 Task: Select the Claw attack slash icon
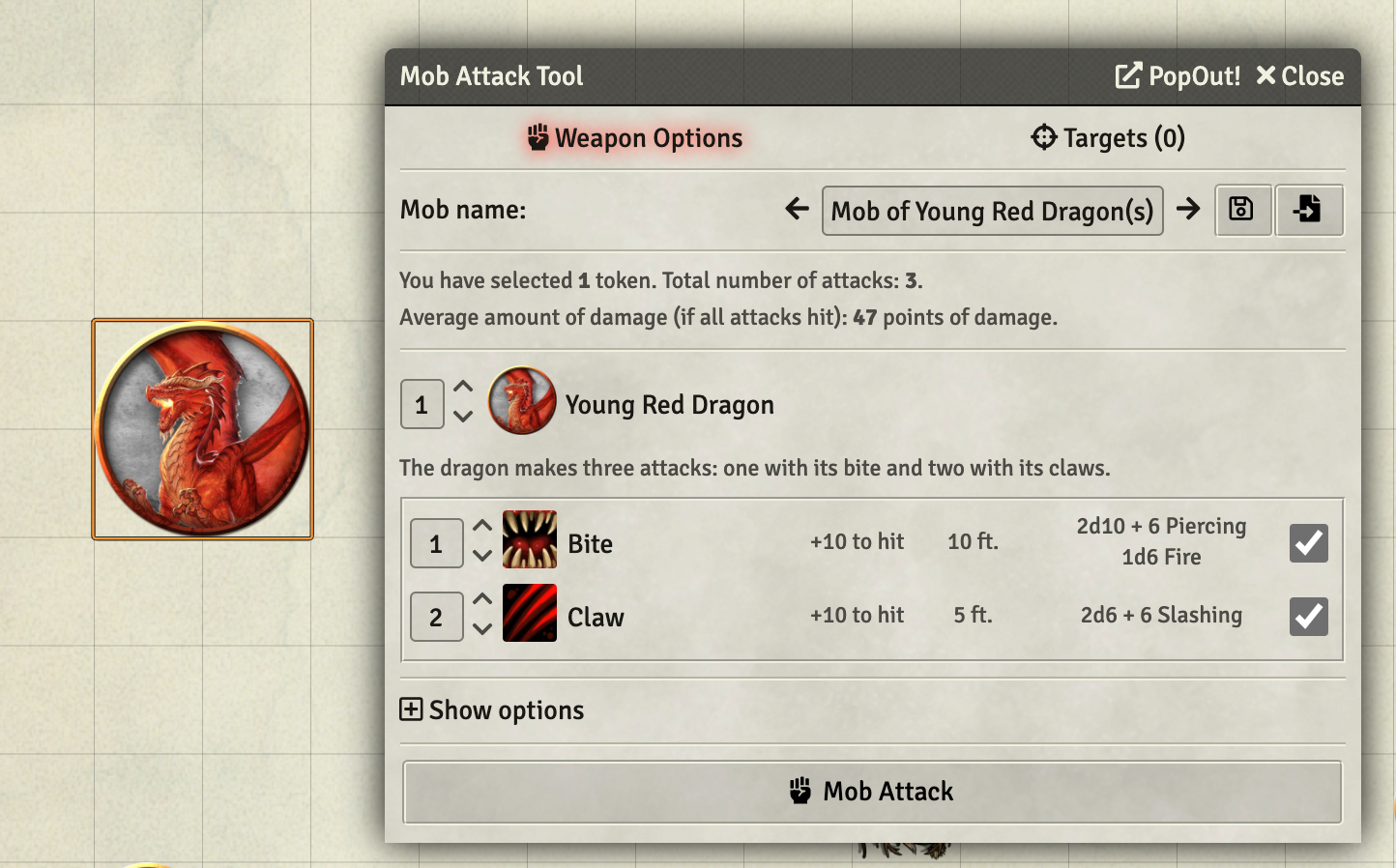click(530, 616)
